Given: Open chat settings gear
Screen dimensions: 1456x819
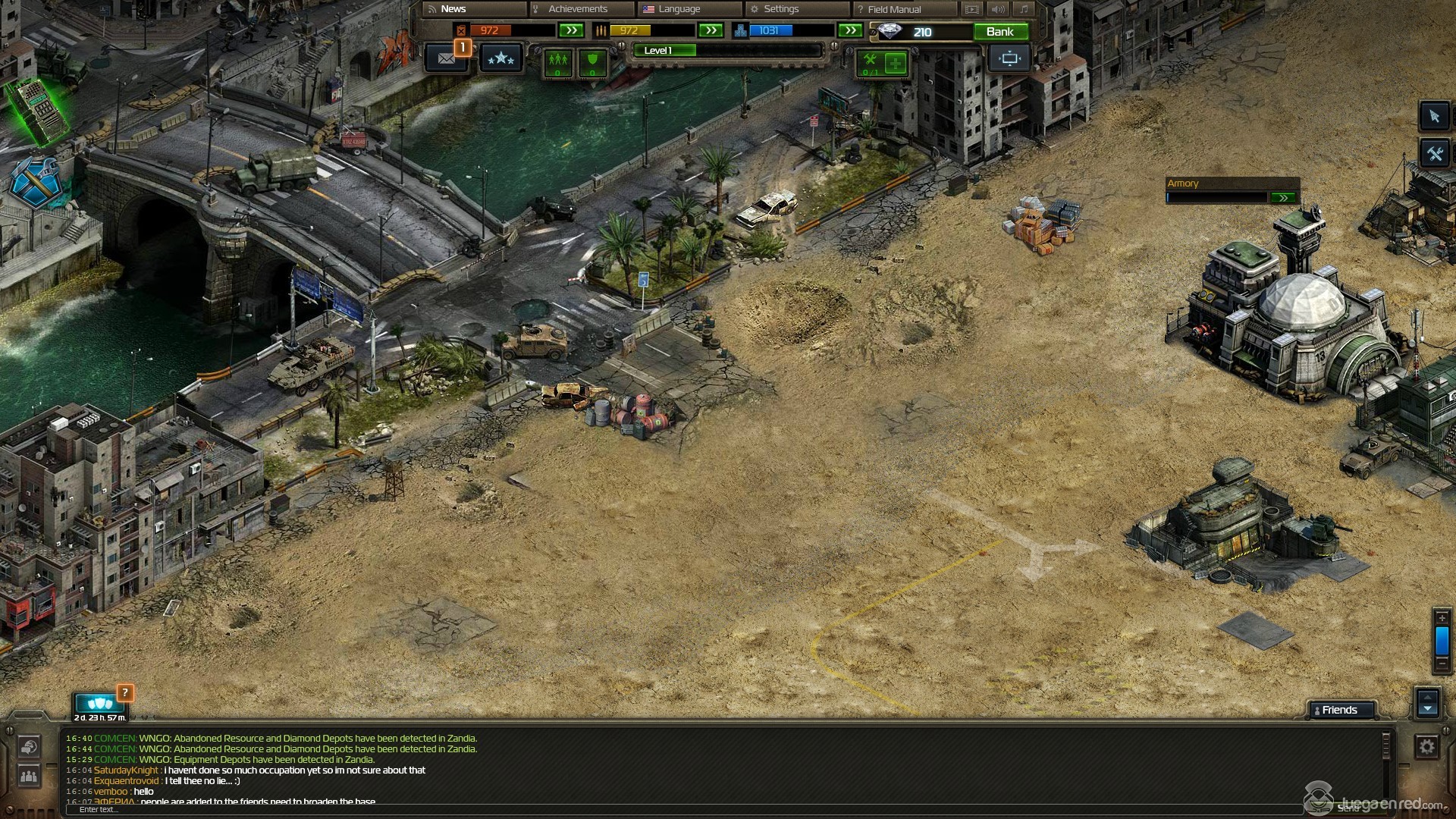Looking at the screenshot, I should click(1426, 747).
